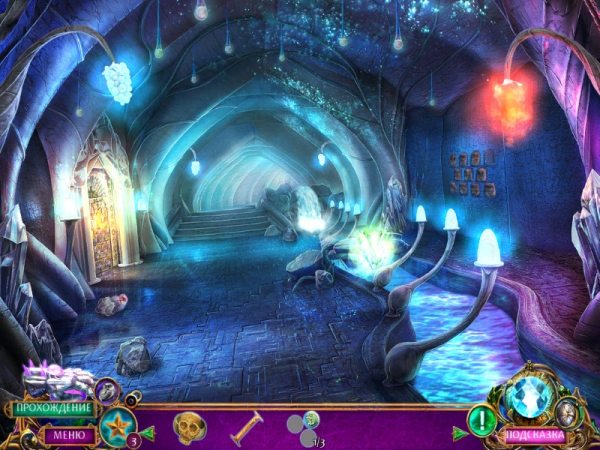Screen dimensions: 600x450
Task: Open the gold star achievements badge
Action: click(117, 423)
